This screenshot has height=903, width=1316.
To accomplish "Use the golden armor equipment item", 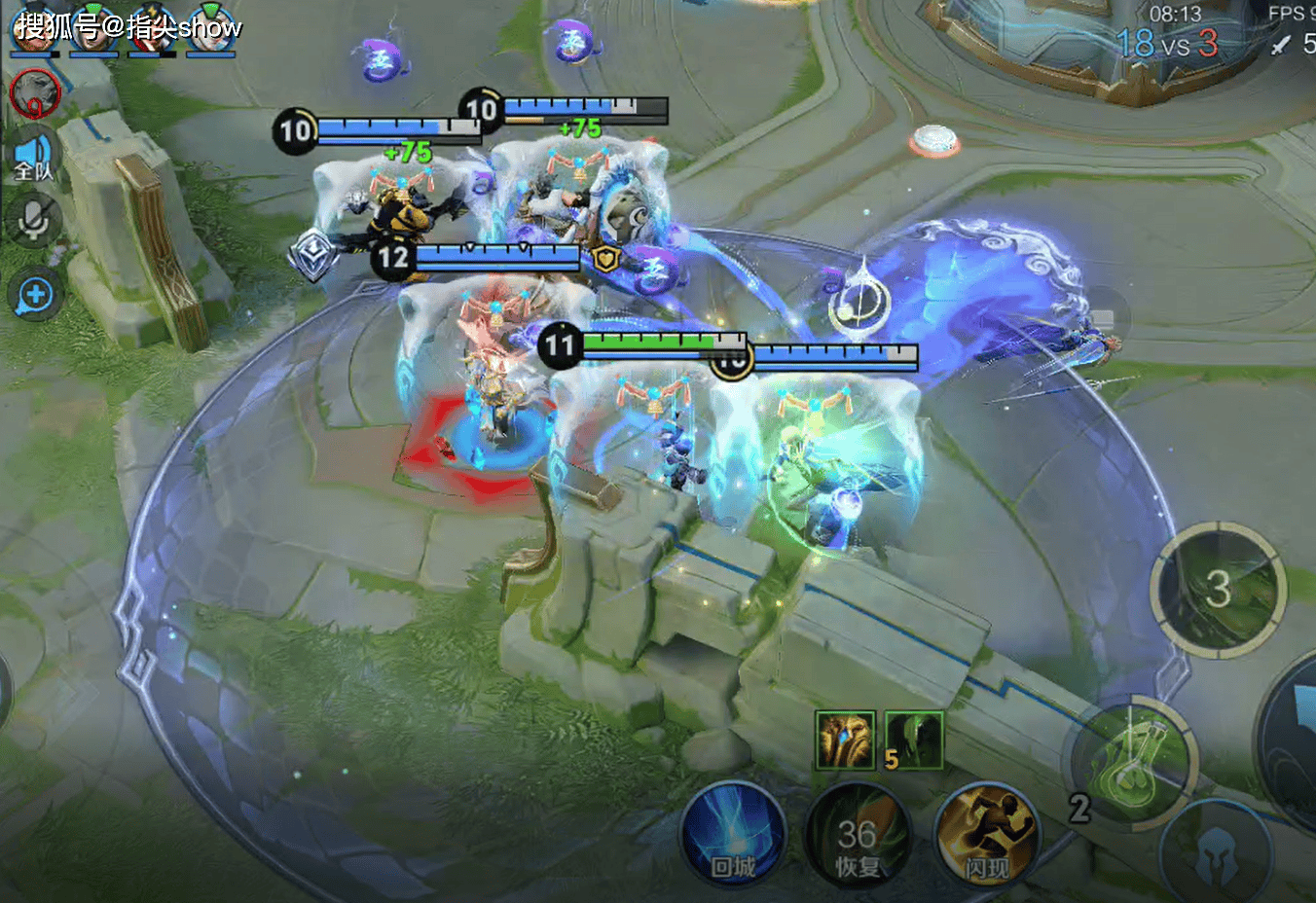I will pyautogui.click(x=844, y=740).
